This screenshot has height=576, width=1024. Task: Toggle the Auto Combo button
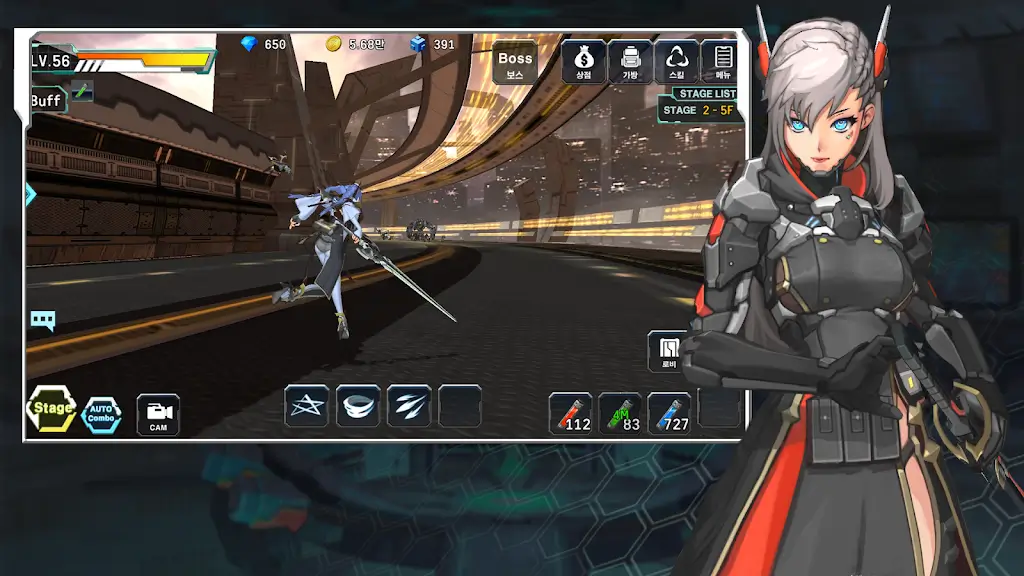click(101, 414)
